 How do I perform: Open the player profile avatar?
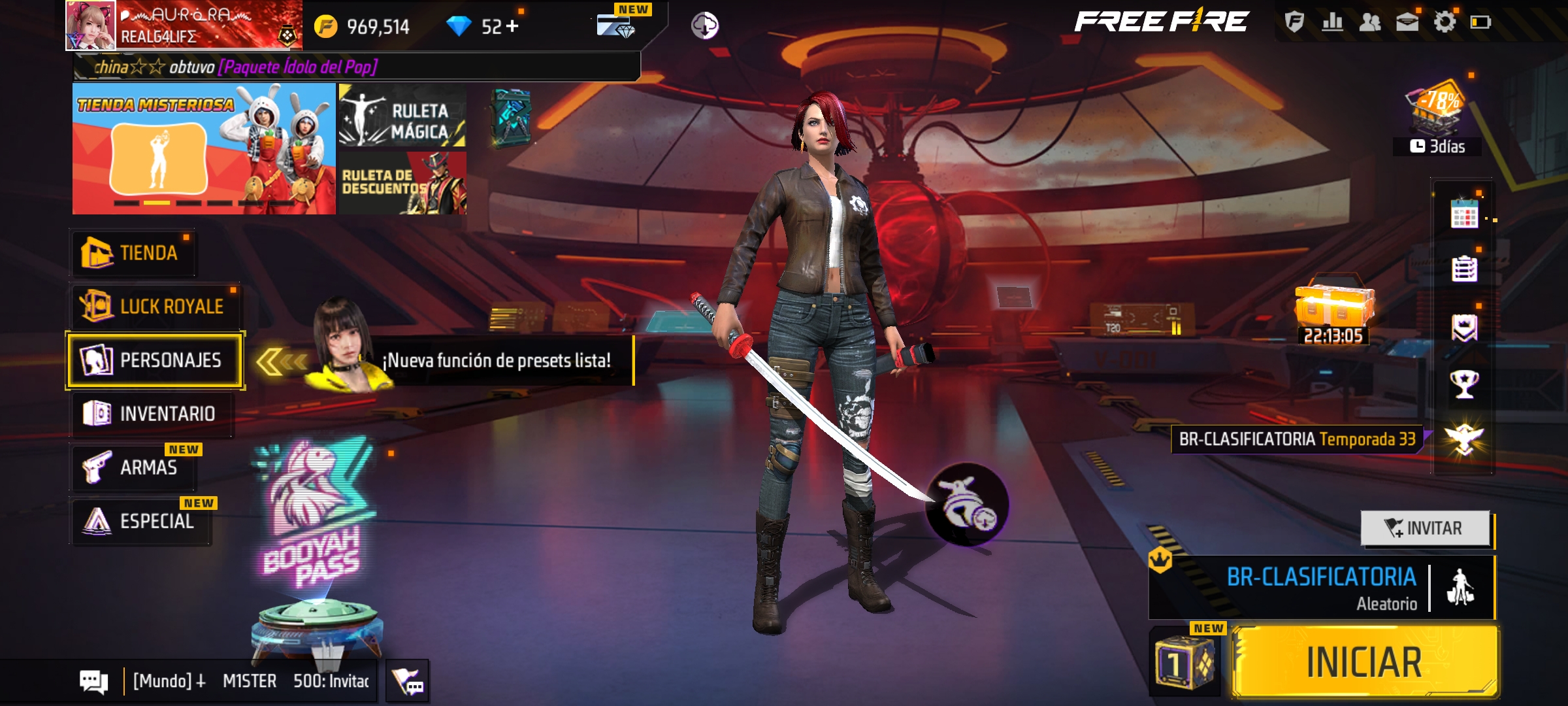coord(91,26)
